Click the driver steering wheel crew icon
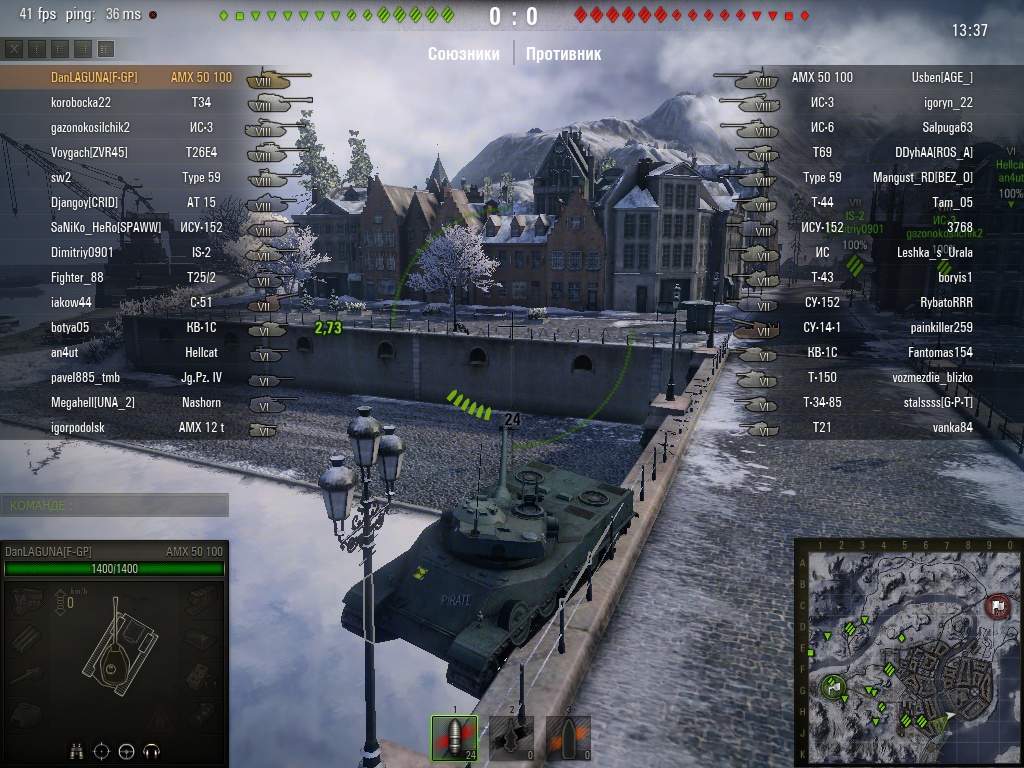The height and width of the screenshot is (768, 1024). (126, 750)
